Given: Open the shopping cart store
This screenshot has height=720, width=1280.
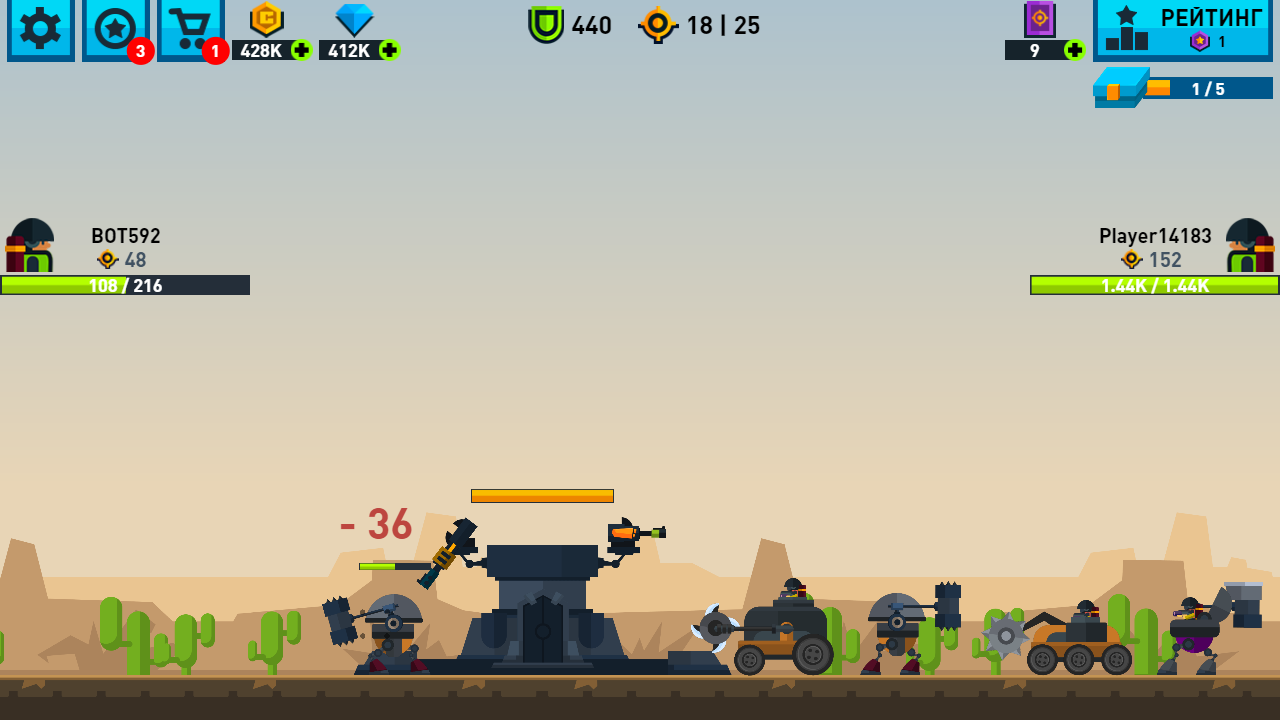Looking at the screenshot, I should tap(190, 30).
